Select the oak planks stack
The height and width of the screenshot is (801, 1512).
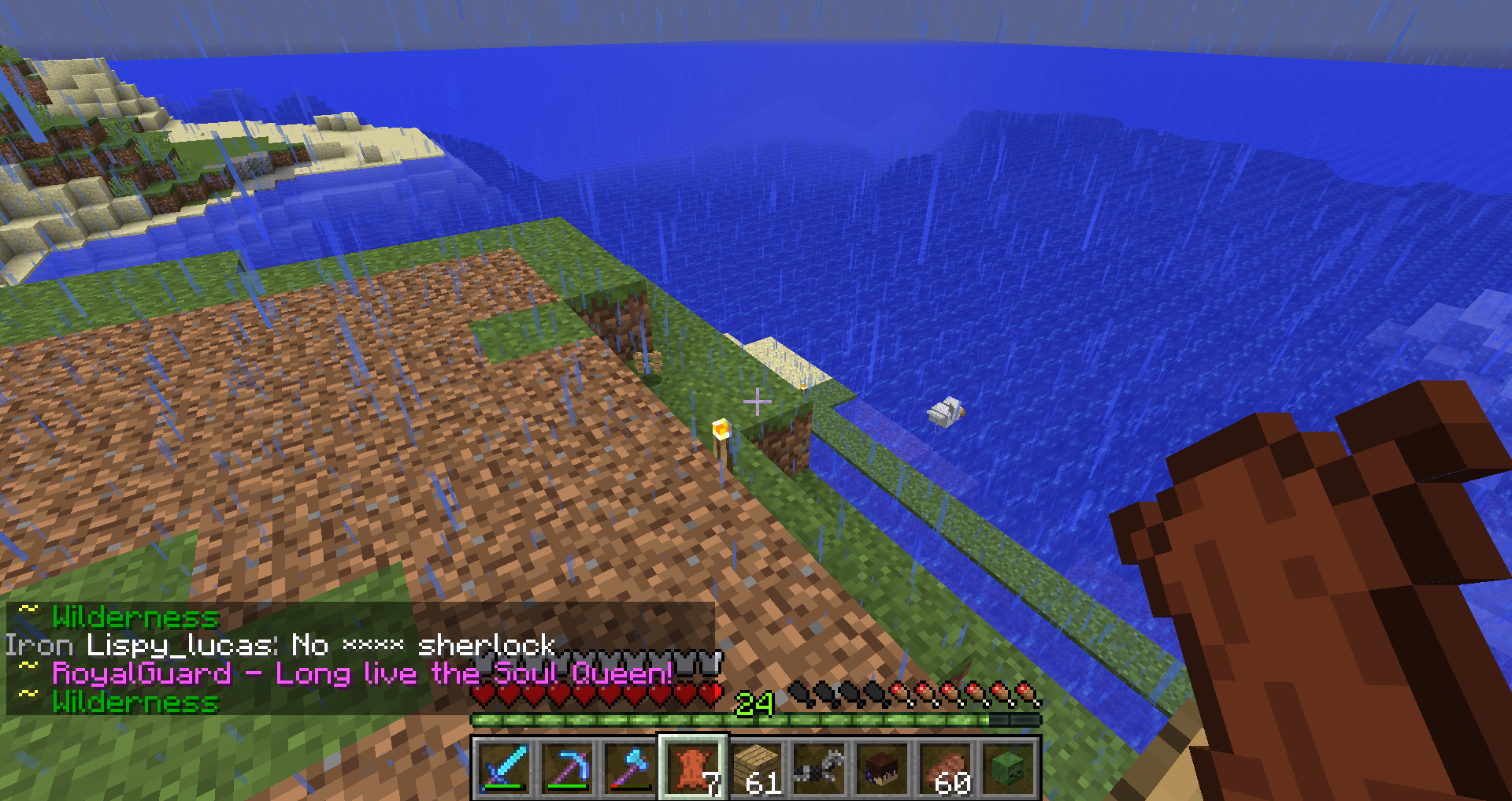pyautogui.click(x=756, y=768)
